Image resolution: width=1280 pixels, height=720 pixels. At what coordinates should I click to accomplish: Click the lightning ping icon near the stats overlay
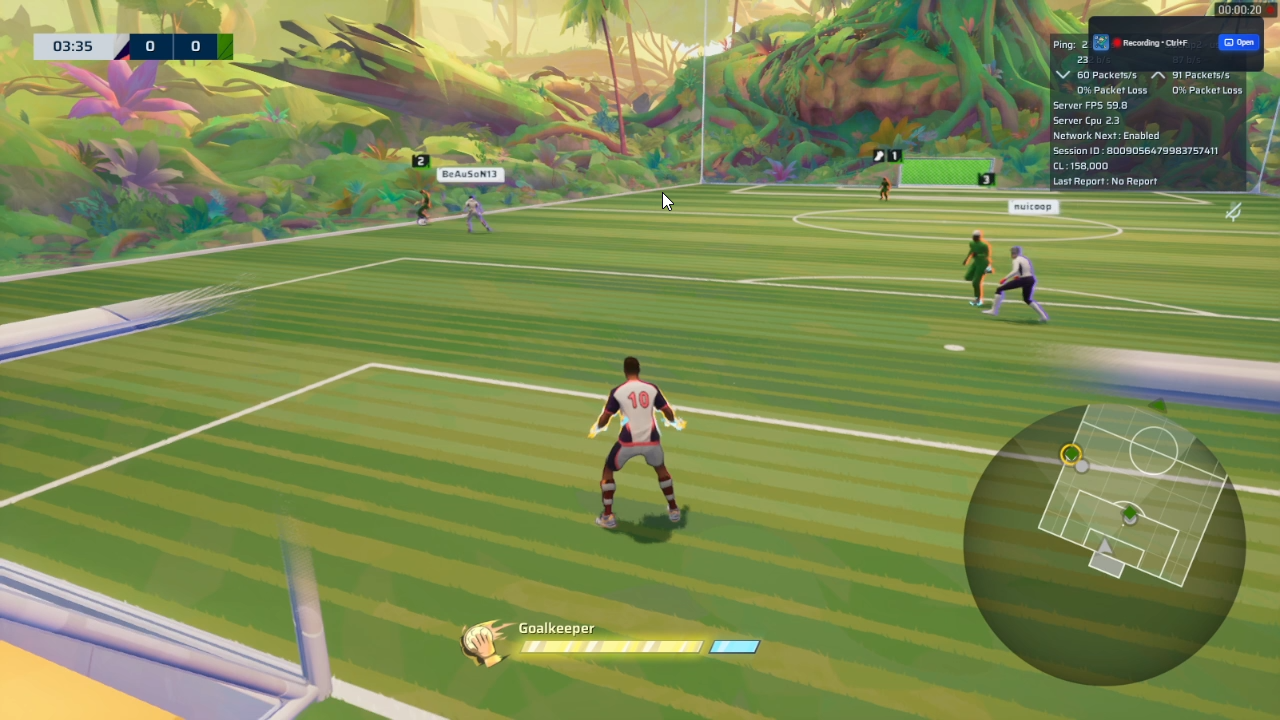pos(1233,212)
